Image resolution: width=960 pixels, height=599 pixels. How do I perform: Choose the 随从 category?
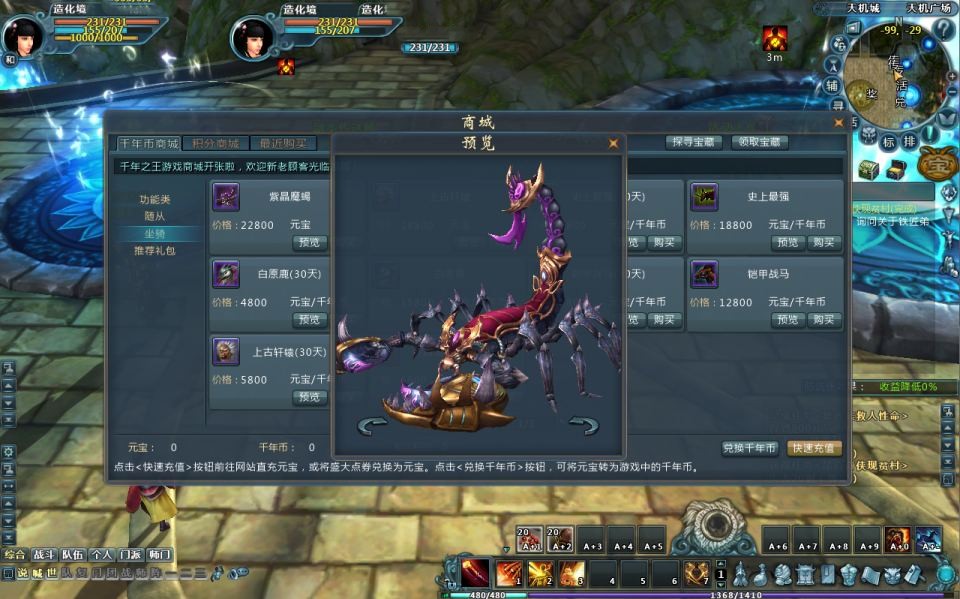point(154,216)
